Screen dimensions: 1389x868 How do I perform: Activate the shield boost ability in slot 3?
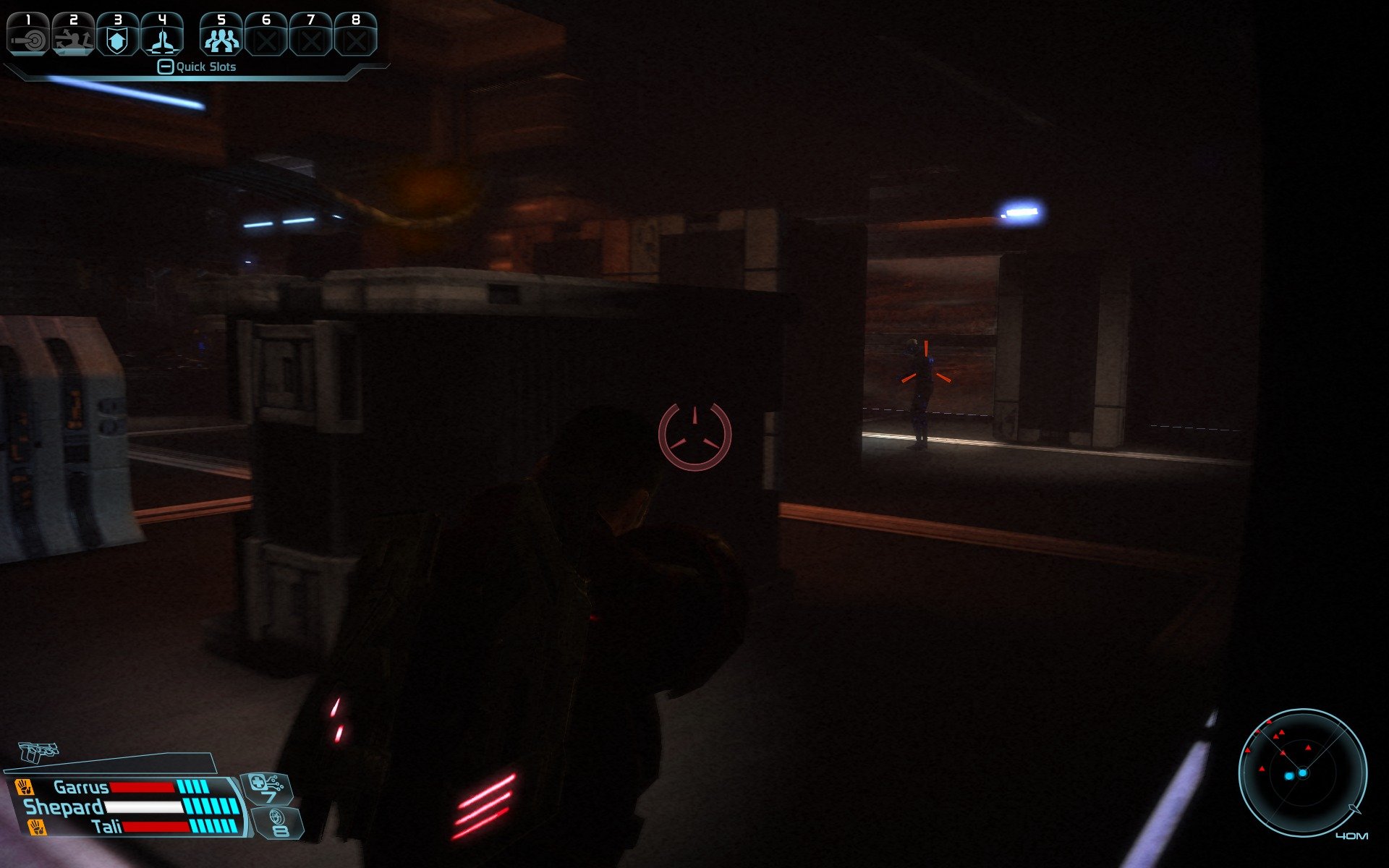[117, 35]
